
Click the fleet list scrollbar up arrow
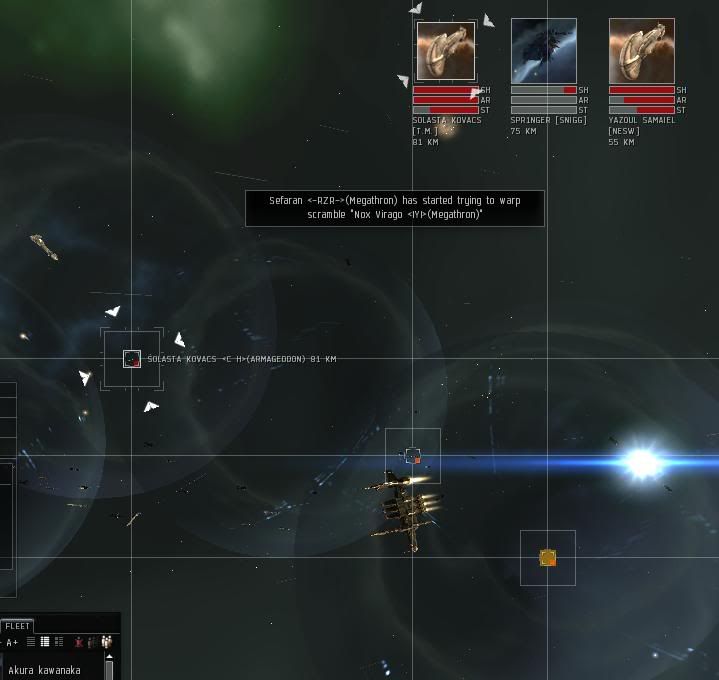(x=109, y=657)
